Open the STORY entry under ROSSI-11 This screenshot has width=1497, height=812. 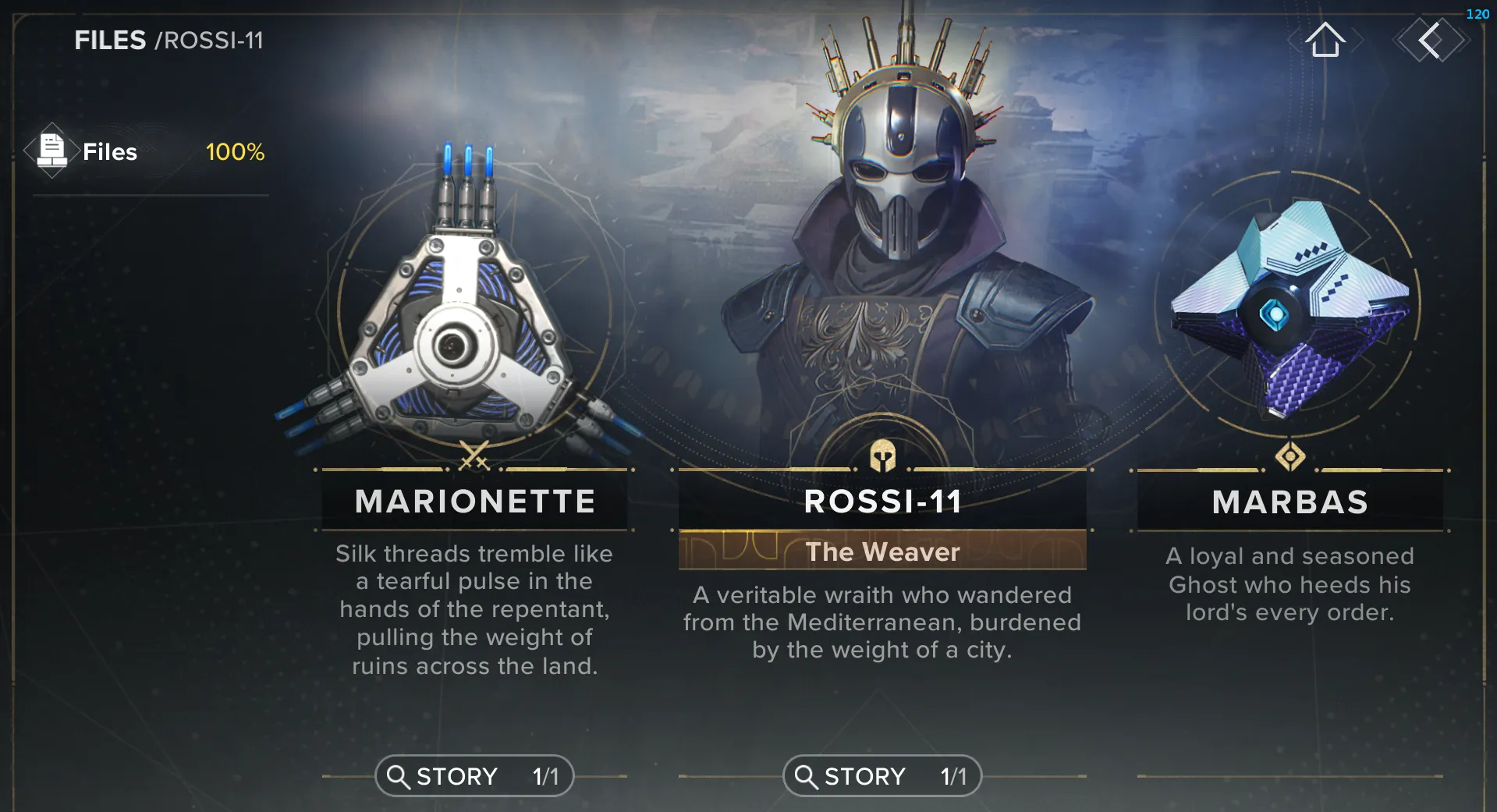(x=882, y=776)
